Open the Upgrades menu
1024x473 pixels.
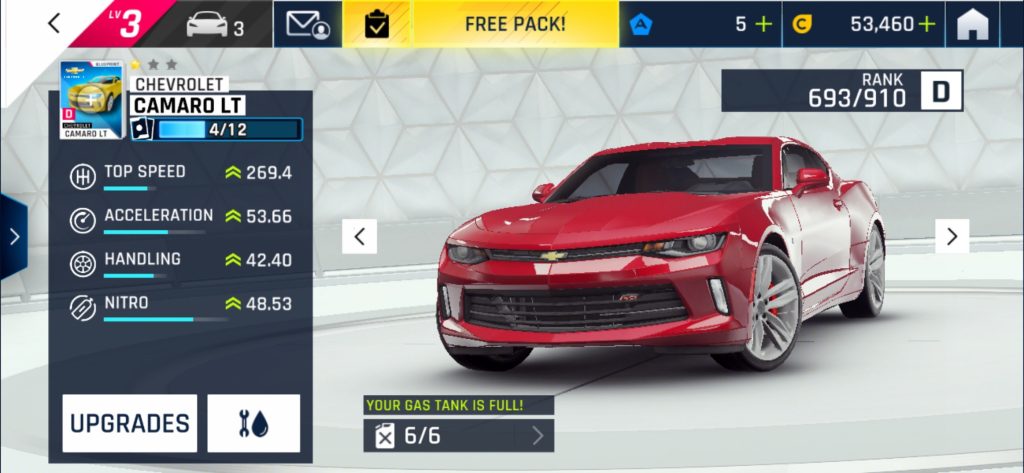(129, 423)
